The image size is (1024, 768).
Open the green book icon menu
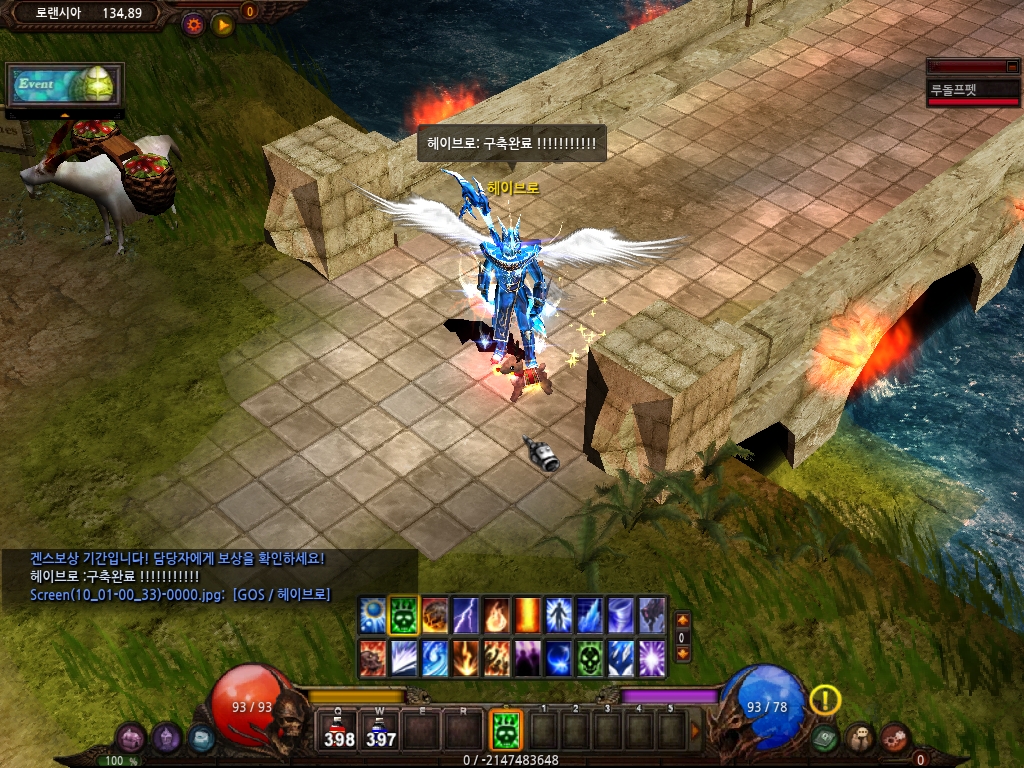pyautogui.click(x=825, y=739)
